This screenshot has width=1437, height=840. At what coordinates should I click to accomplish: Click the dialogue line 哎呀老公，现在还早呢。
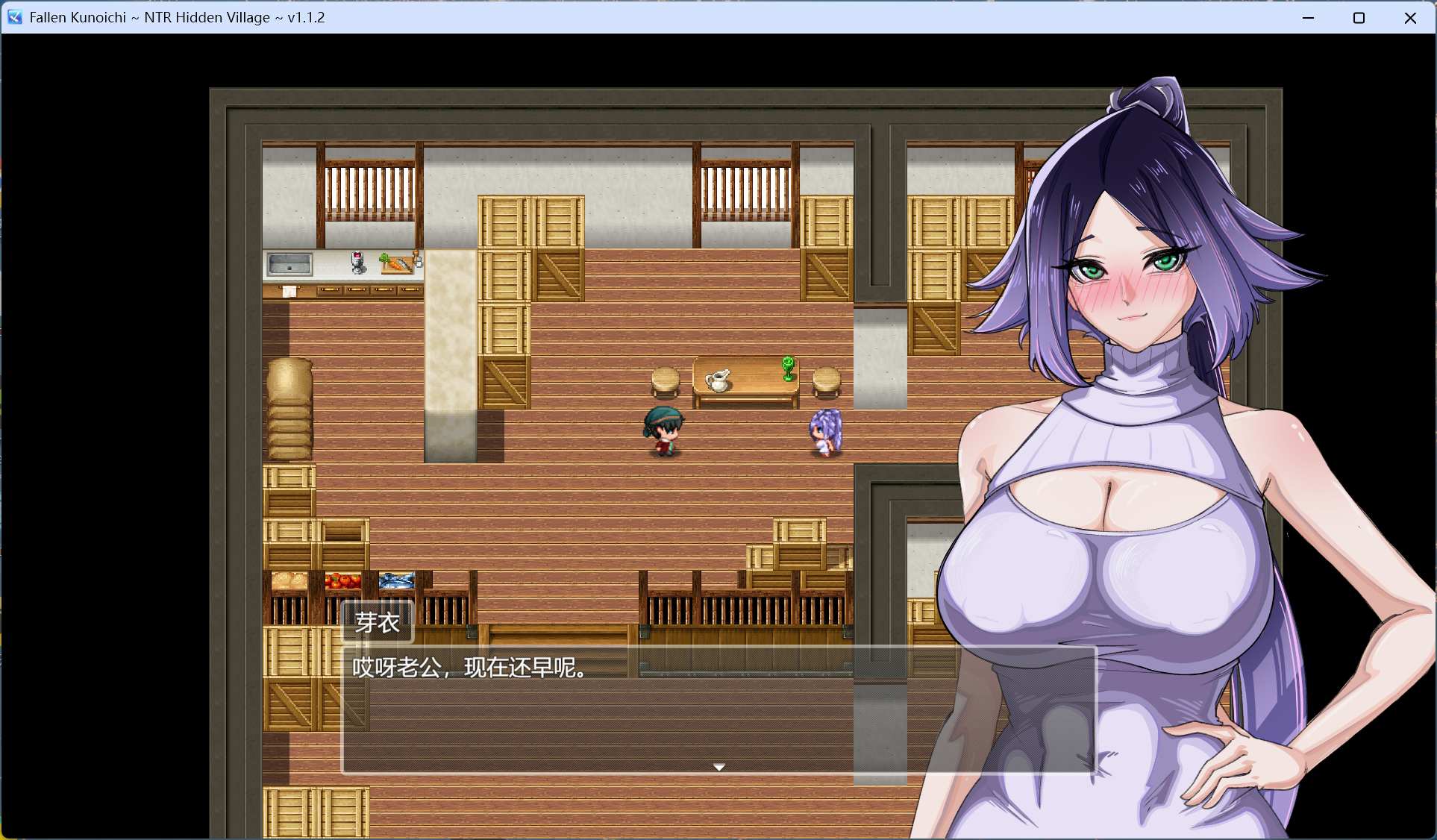[x=468, y=669]
